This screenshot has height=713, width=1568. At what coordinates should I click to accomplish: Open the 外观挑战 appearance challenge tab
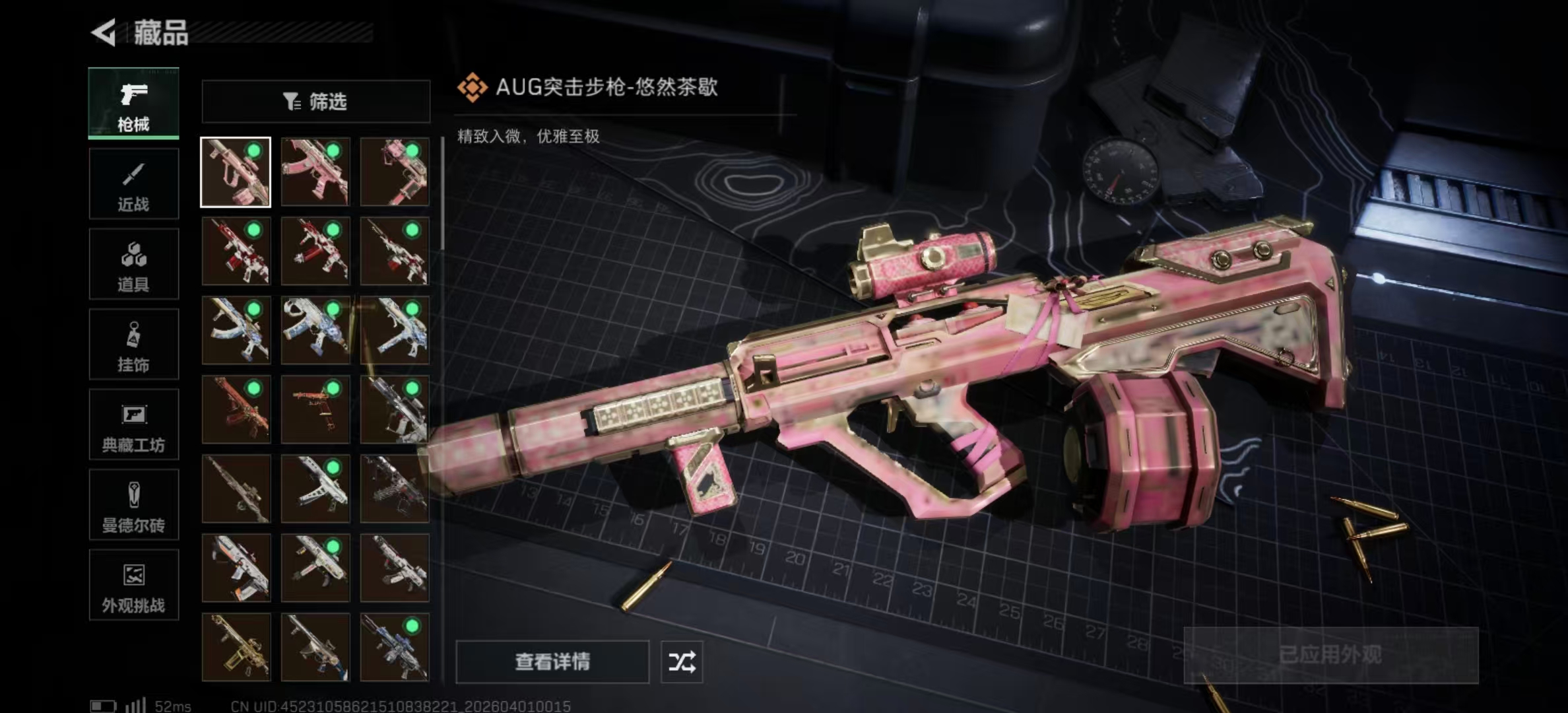(x=133, y=586)
